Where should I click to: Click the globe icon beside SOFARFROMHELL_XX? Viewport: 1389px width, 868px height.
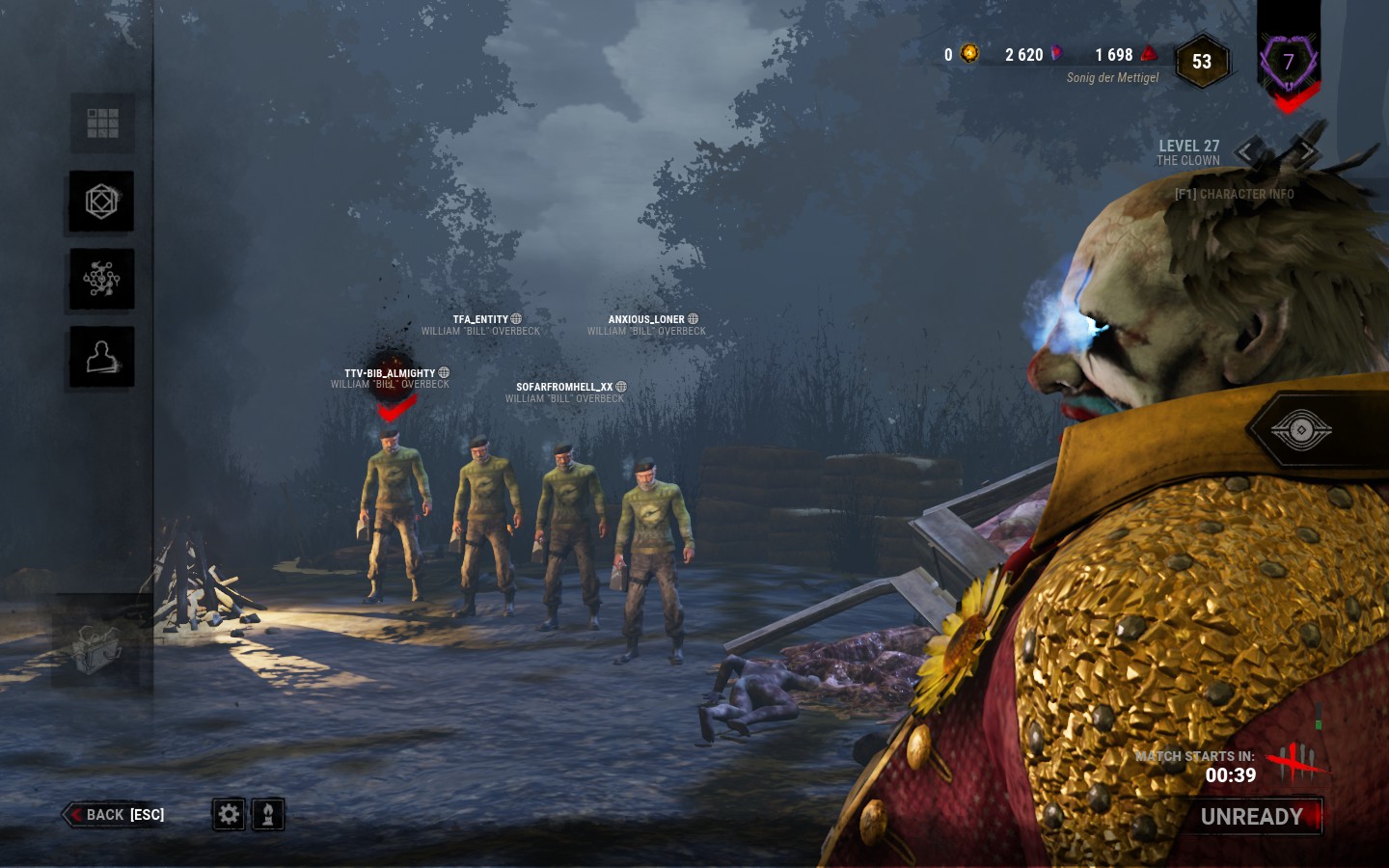[620, 386]
